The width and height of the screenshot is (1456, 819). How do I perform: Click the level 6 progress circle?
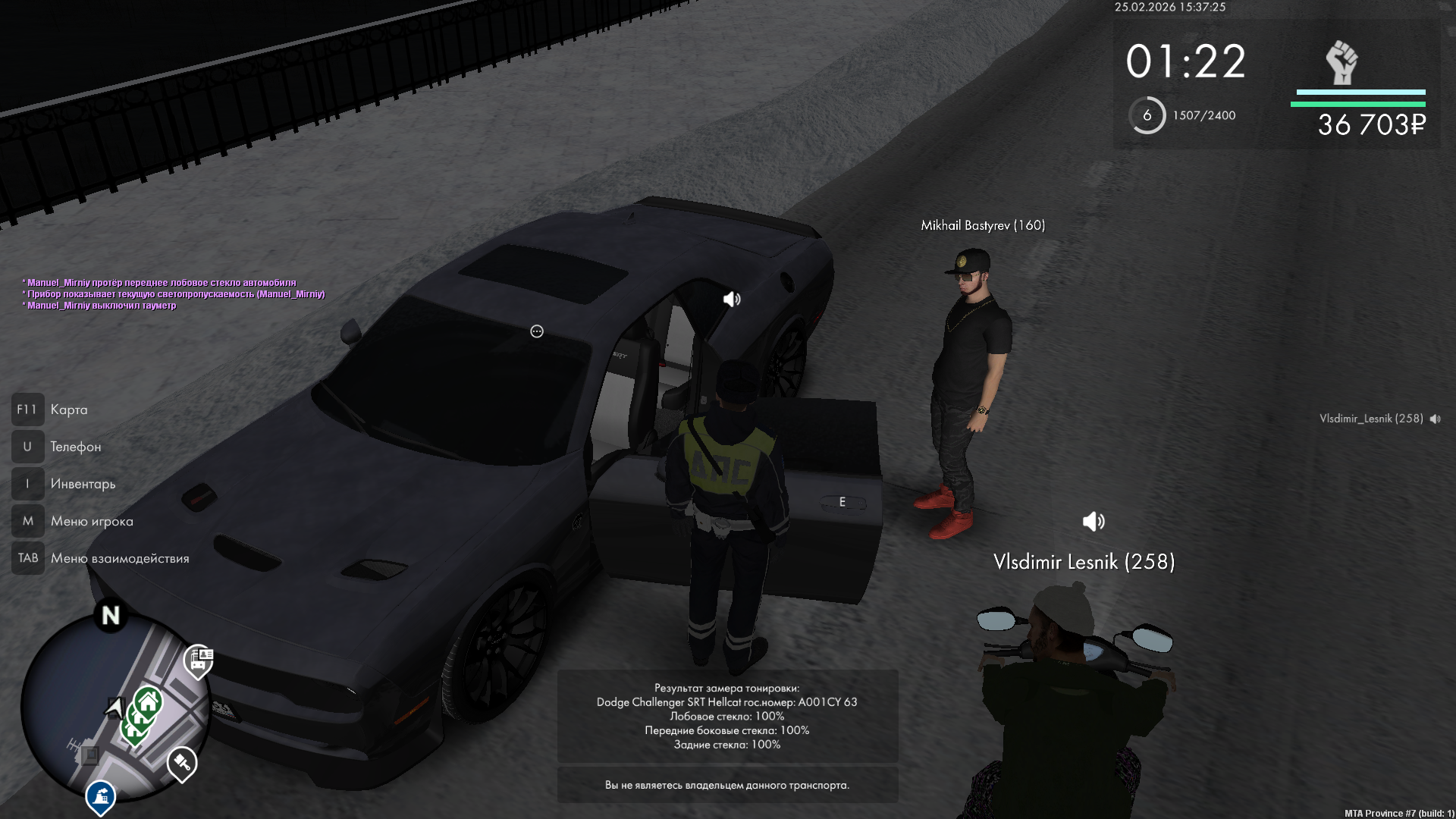click(x=1147, y=115)
